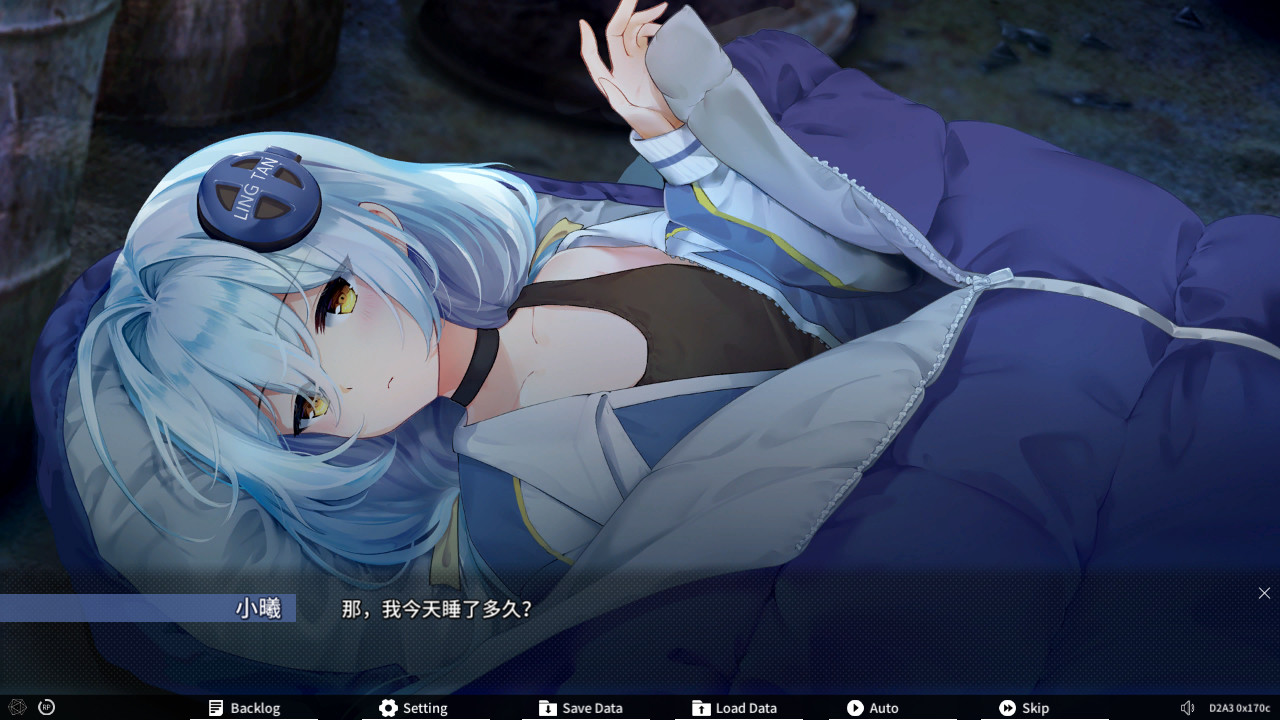
Task: Open the Setting menu
Action: (x=413, y=708)
